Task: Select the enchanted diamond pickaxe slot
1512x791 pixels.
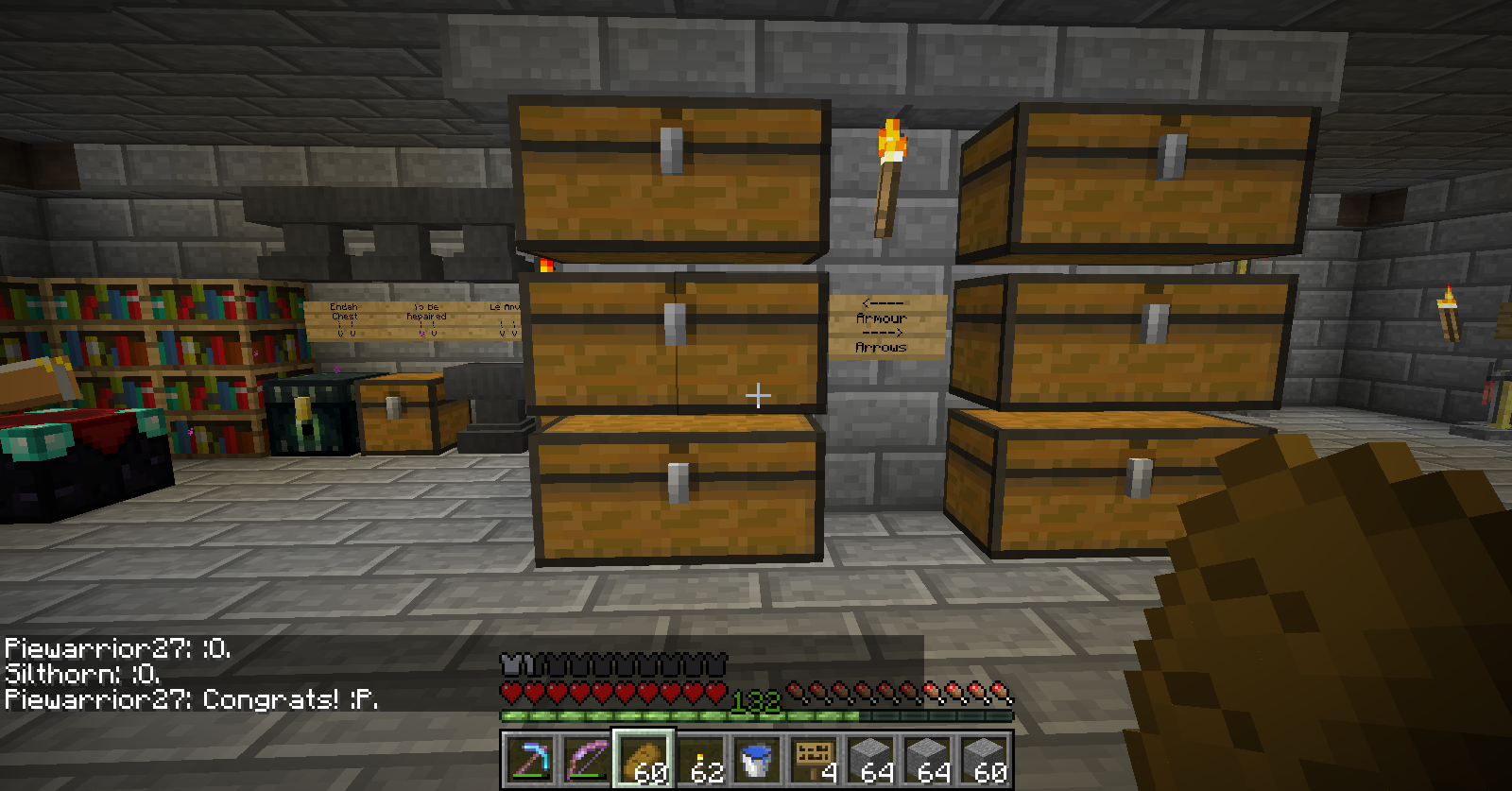Action: (530, 759)
